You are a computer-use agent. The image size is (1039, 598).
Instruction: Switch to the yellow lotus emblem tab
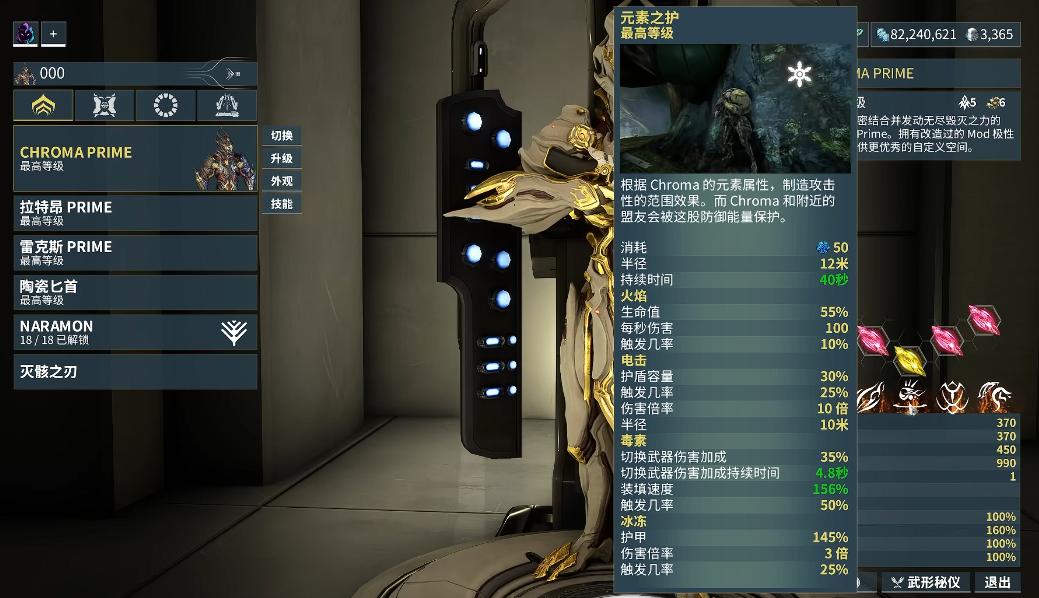43,105
